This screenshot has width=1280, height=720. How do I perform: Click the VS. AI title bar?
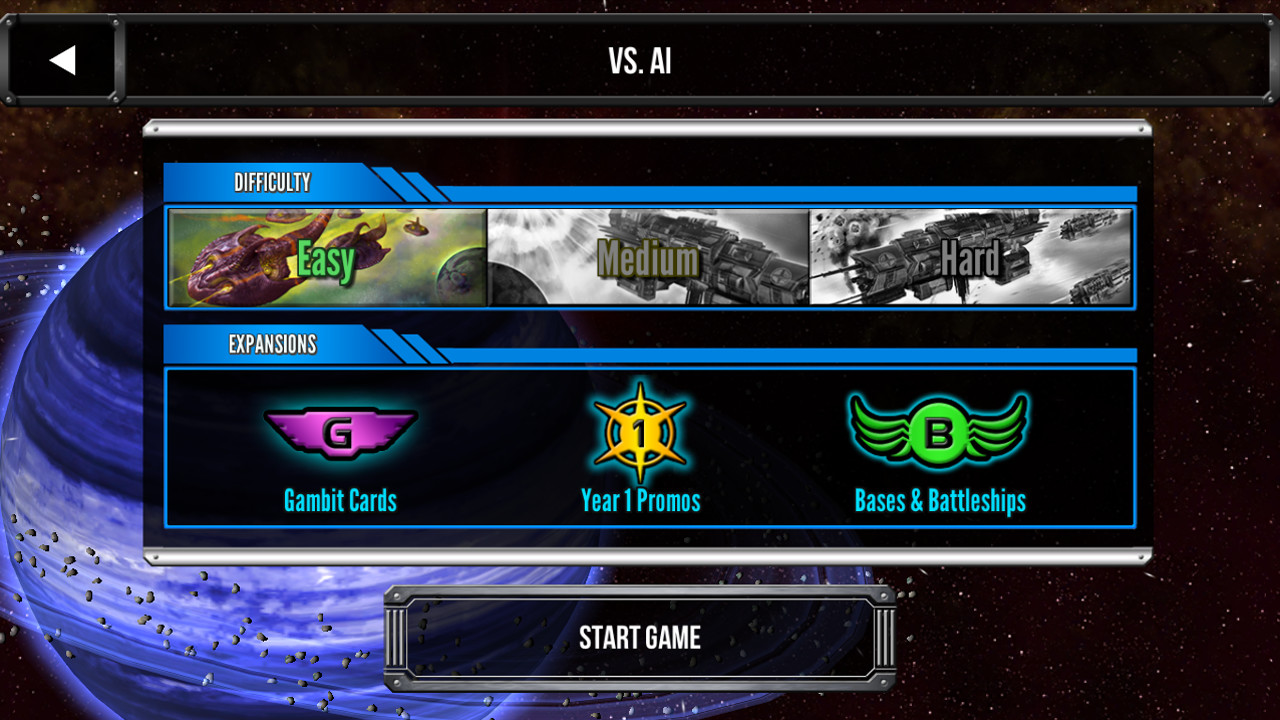640,59
